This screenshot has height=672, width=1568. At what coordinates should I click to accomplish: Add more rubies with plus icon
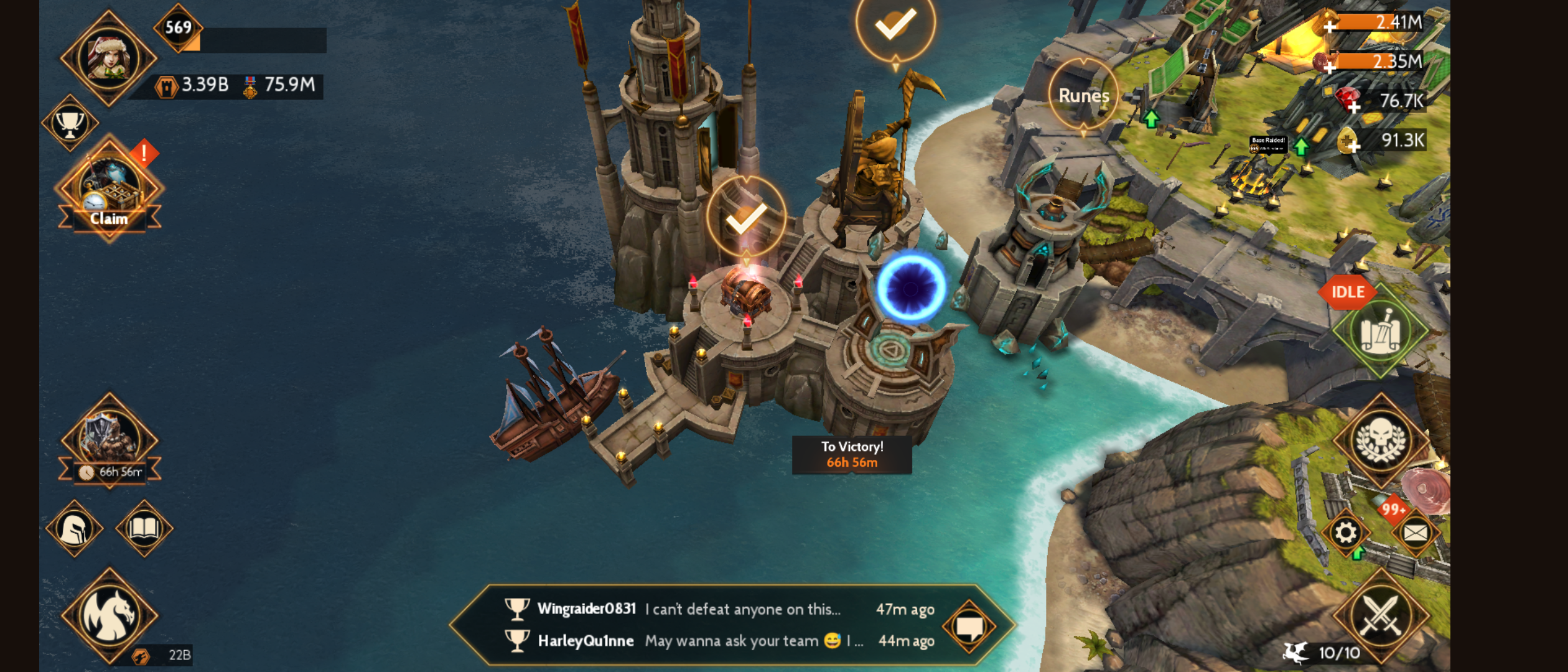(x=1353, y=107)
